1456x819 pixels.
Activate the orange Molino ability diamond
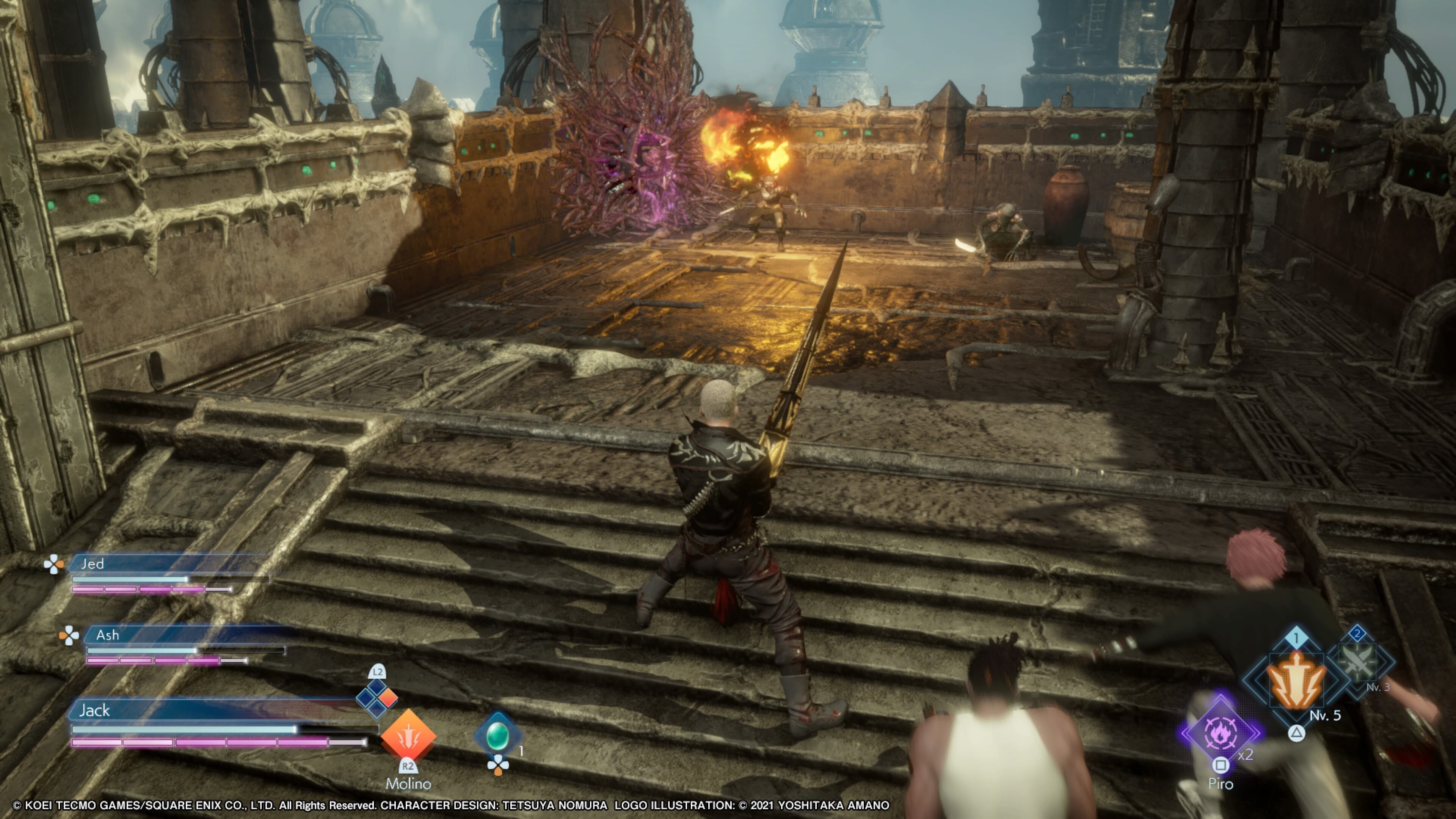pos(408,735)
